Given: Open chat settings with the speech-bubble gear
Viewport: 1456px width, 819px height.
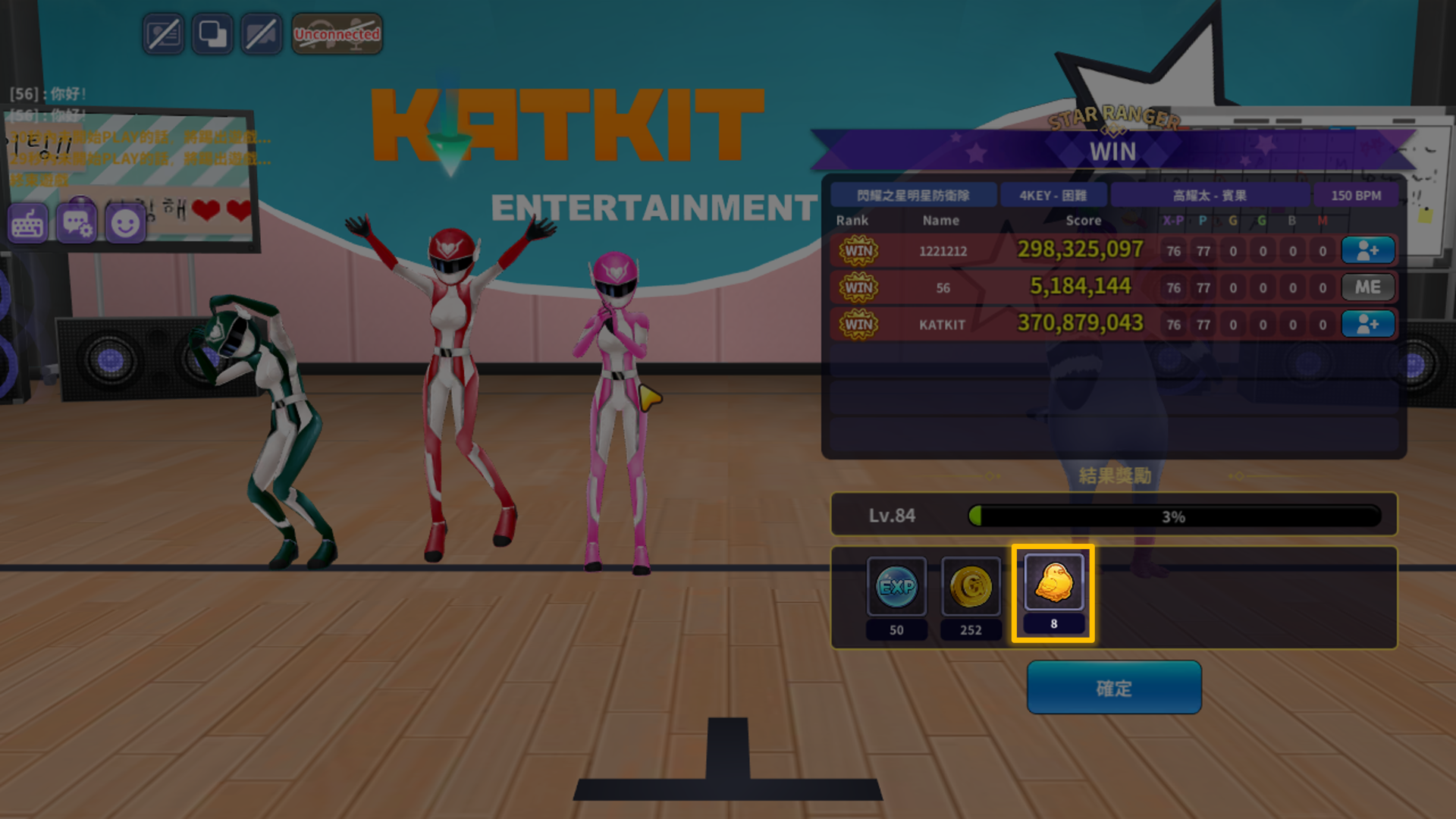Looking at the screenshot, I should pos(77,224).
